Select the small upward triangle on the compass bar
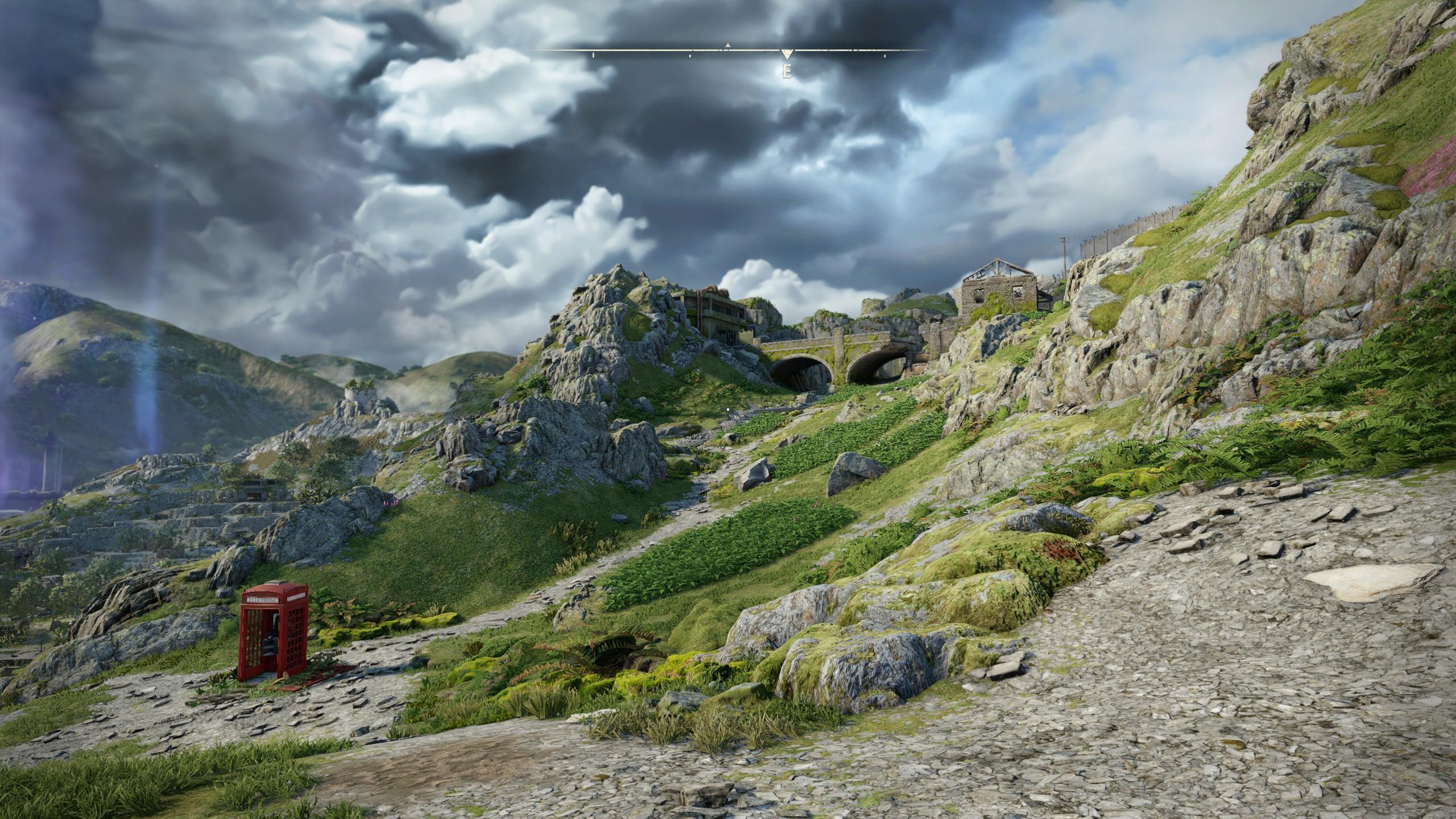 (727, 45)
